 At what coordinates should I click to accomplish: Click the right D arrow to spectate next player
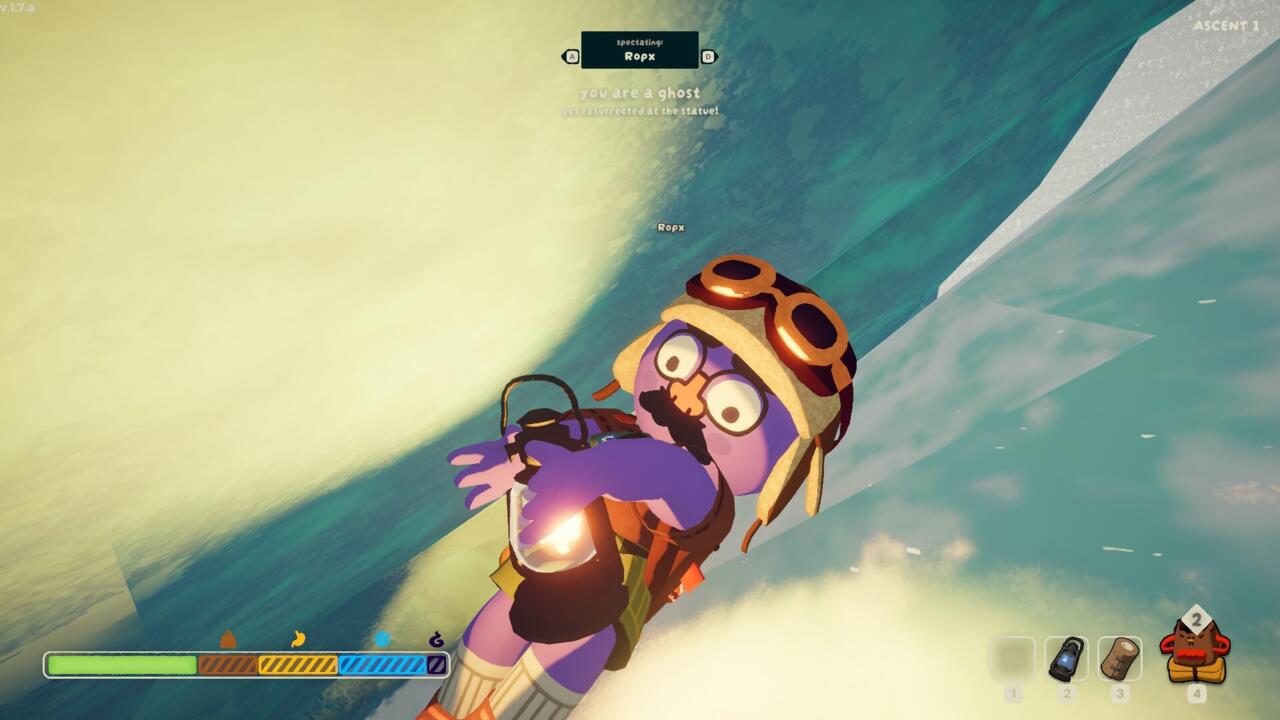[x=708, y=56]
